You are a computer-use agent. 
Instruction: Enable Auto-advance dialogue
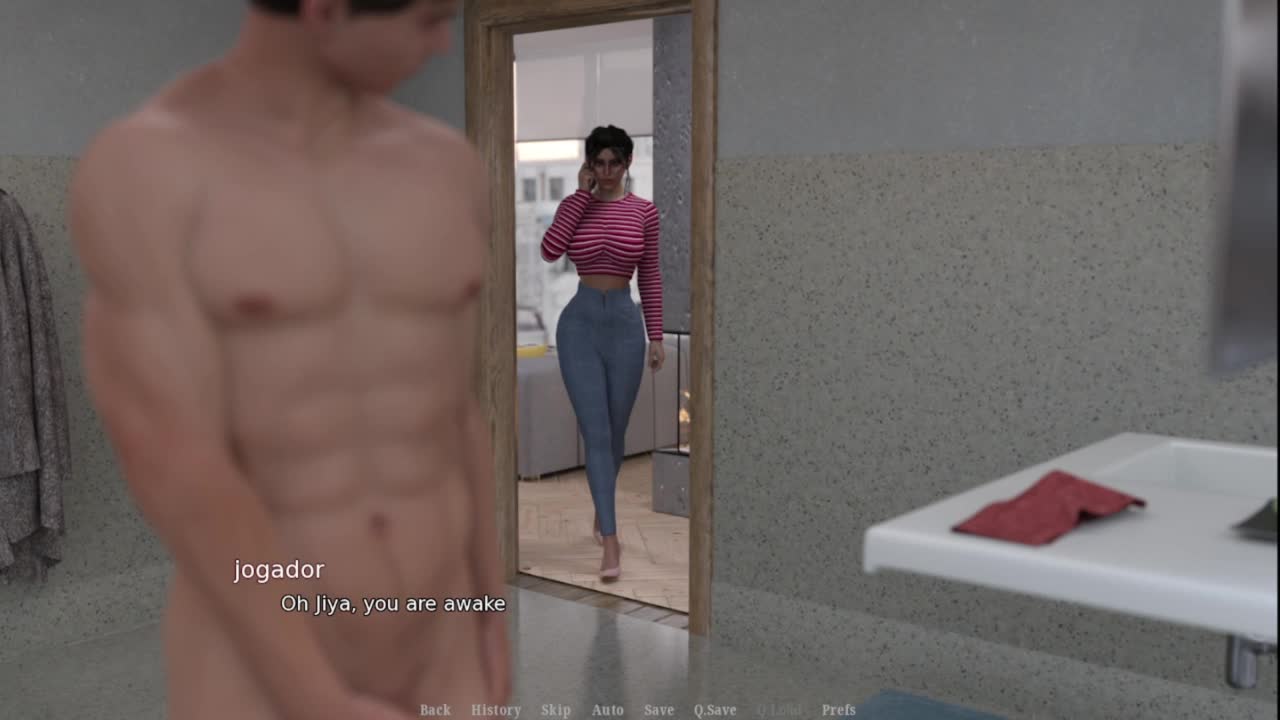607,710
